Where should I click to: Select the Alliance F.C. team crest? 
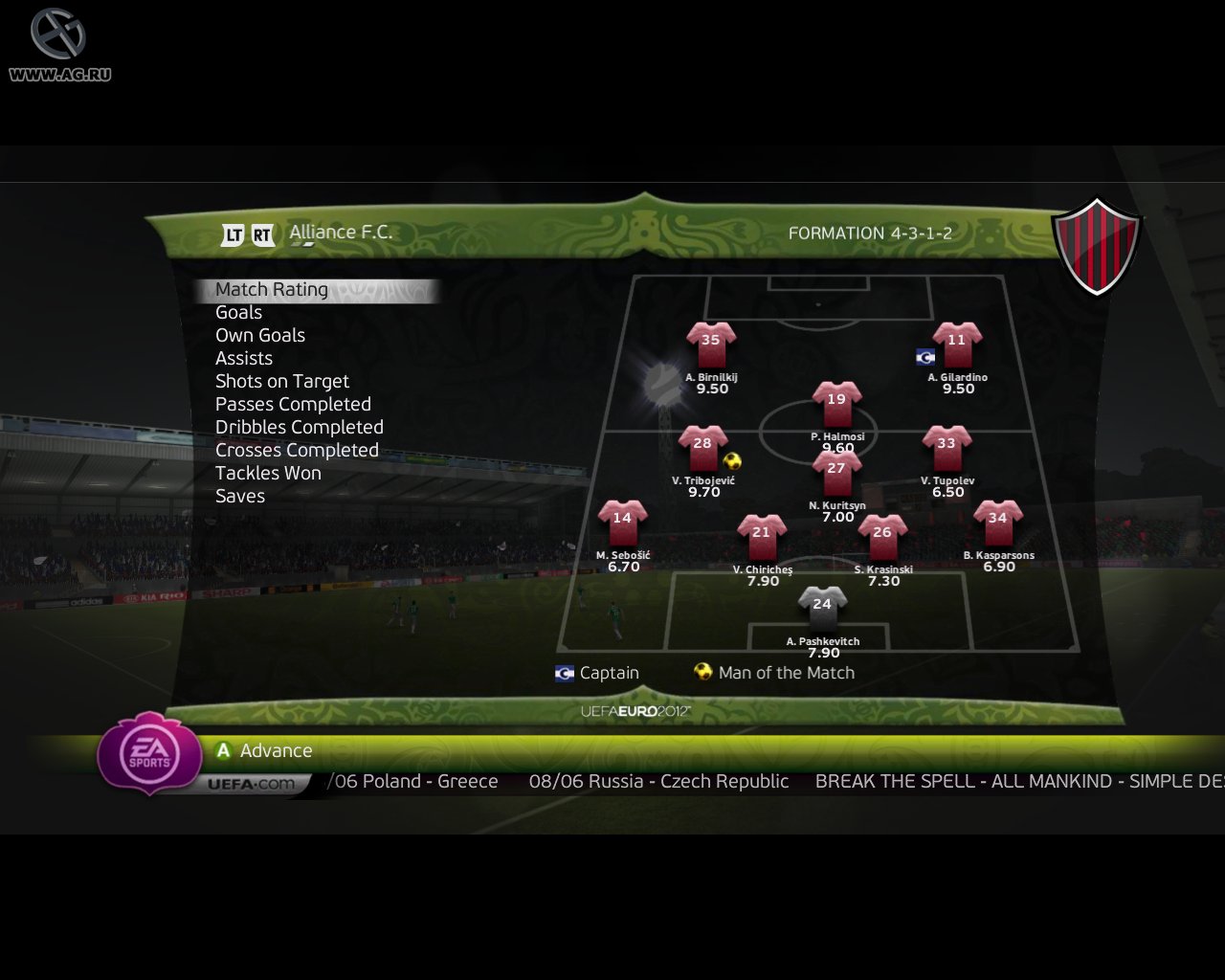(x=1098, y=244)
